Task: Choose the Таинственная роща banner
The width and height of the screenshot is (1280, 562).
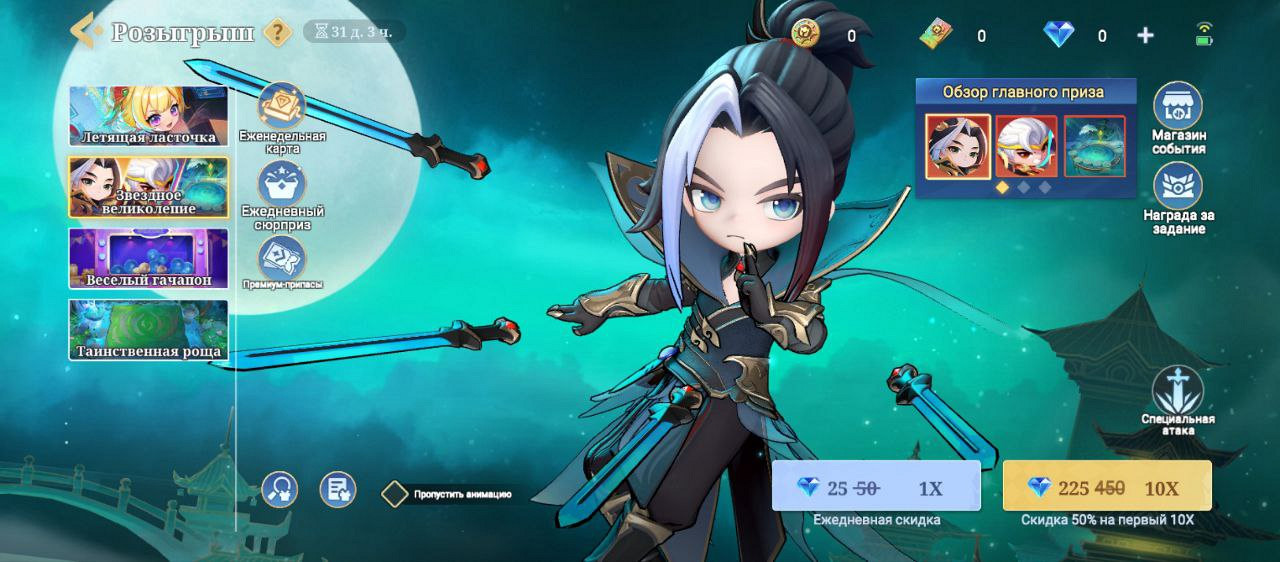Action: (148, 329)
